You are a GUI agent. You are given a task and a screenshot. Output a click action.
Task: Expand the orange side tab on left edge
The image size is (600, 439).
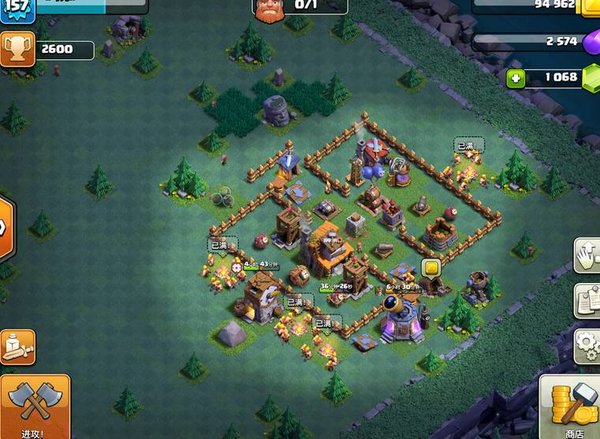point(4,226)
